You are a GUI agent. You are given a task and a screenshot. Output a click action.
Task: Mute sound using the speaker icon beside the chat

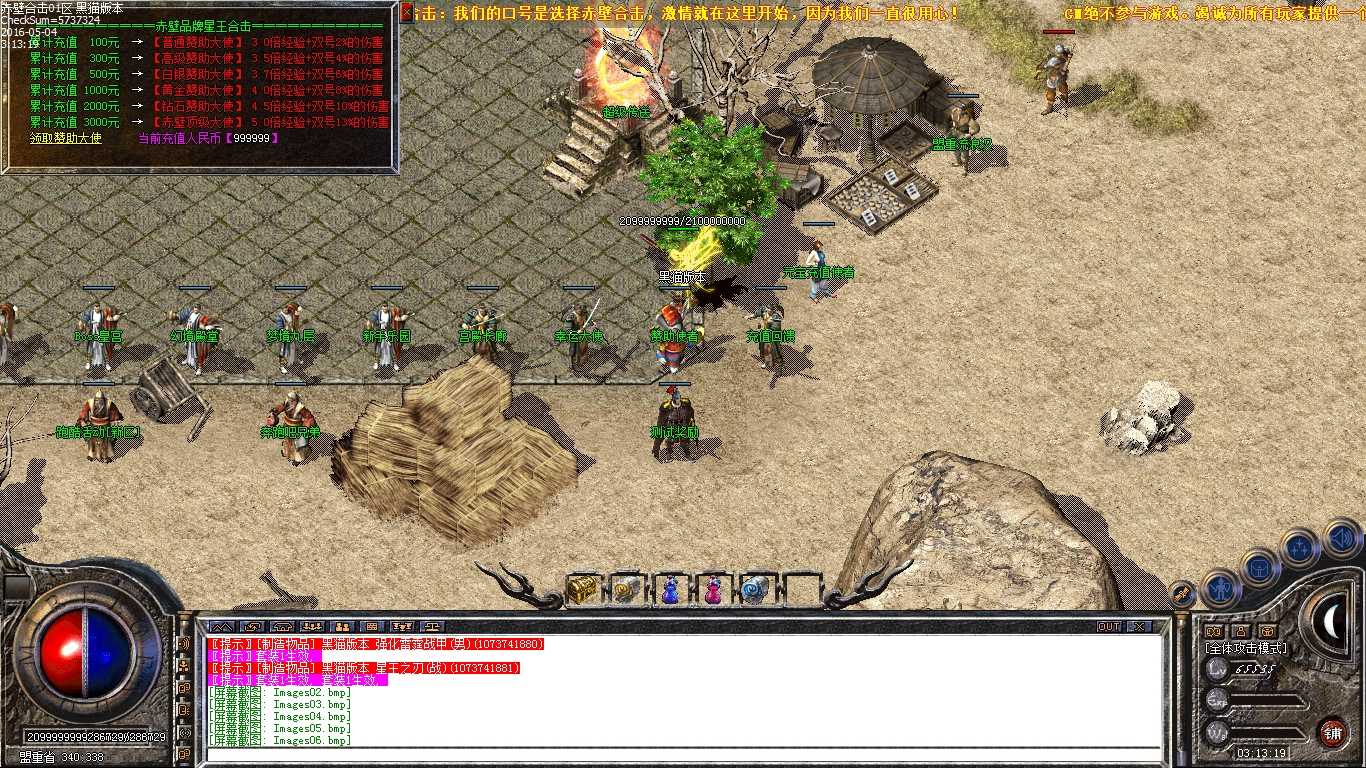point(183,643)
